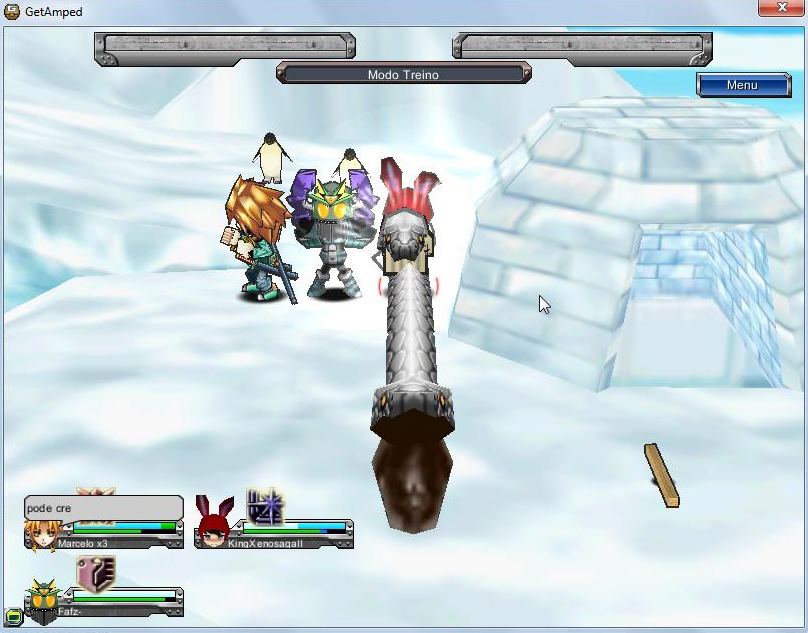Select the Fafz- robot portrait
The height and width of the screenshot is (633, 808).
[x=42, y=599]
